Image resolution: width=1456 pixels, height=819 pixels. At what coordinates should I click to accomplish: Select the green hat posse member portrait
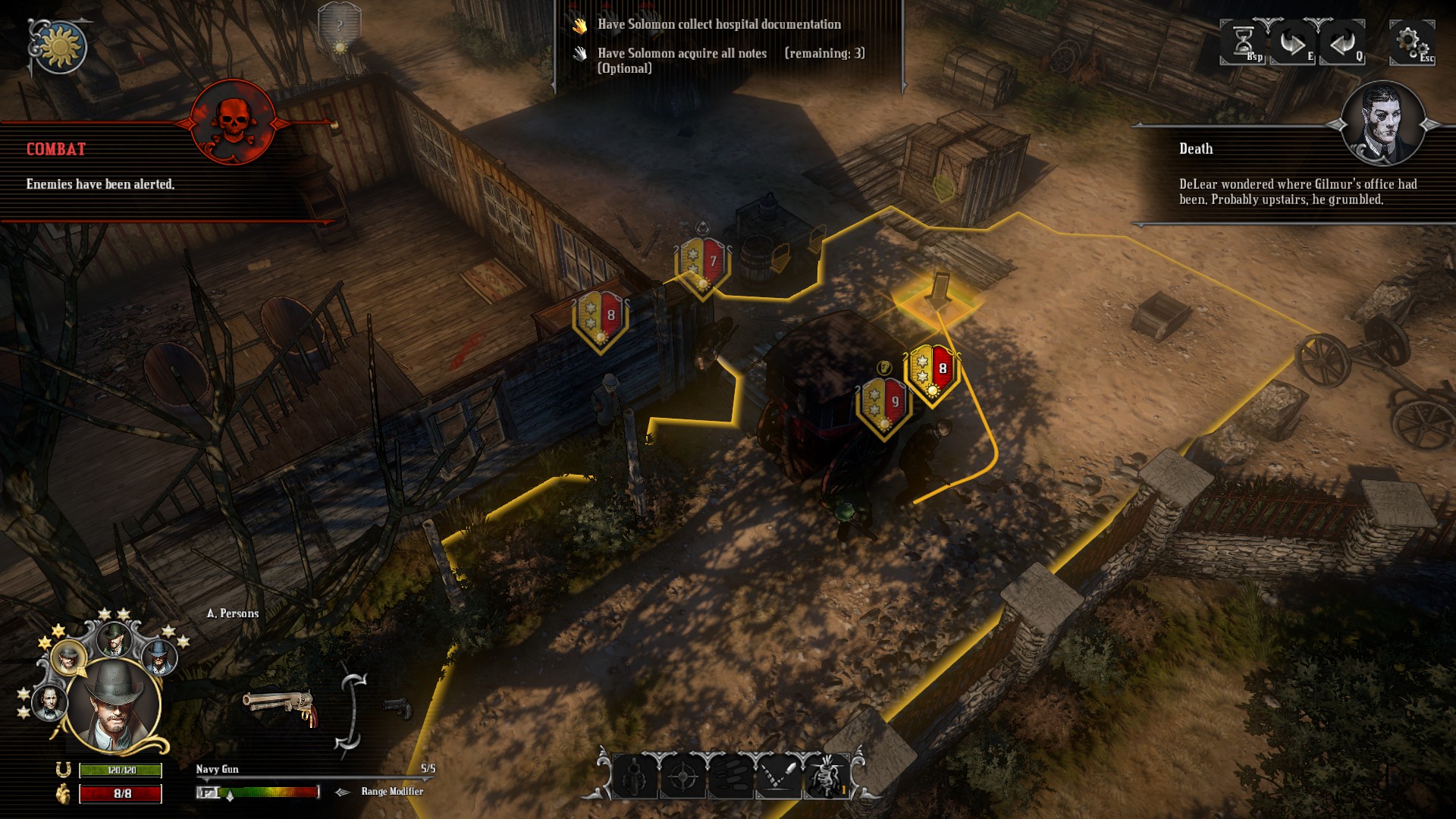coord(115,639)
